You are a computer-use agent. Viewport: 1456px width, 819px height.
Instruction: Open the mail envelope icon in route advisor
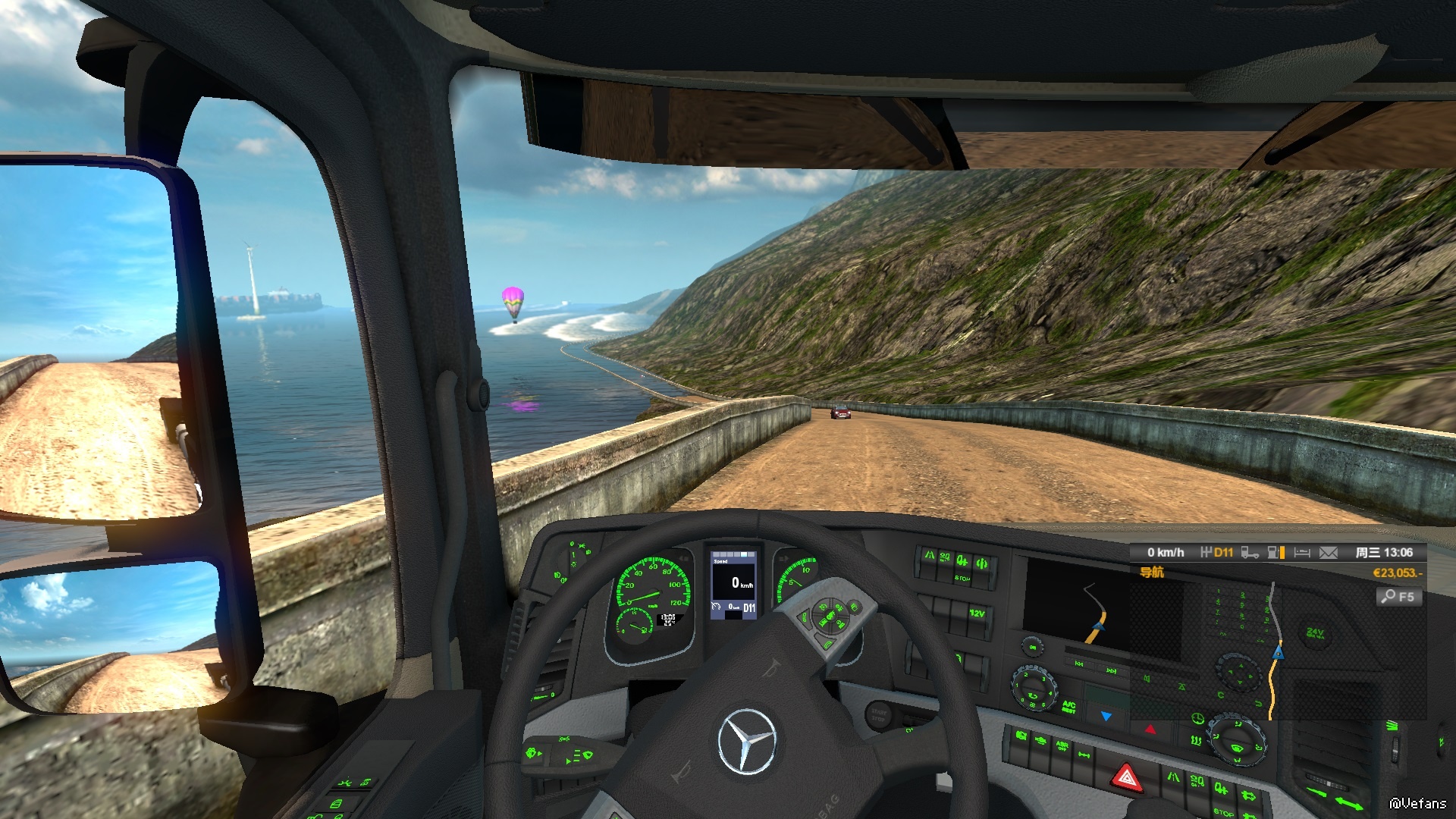click(1328, 553)
